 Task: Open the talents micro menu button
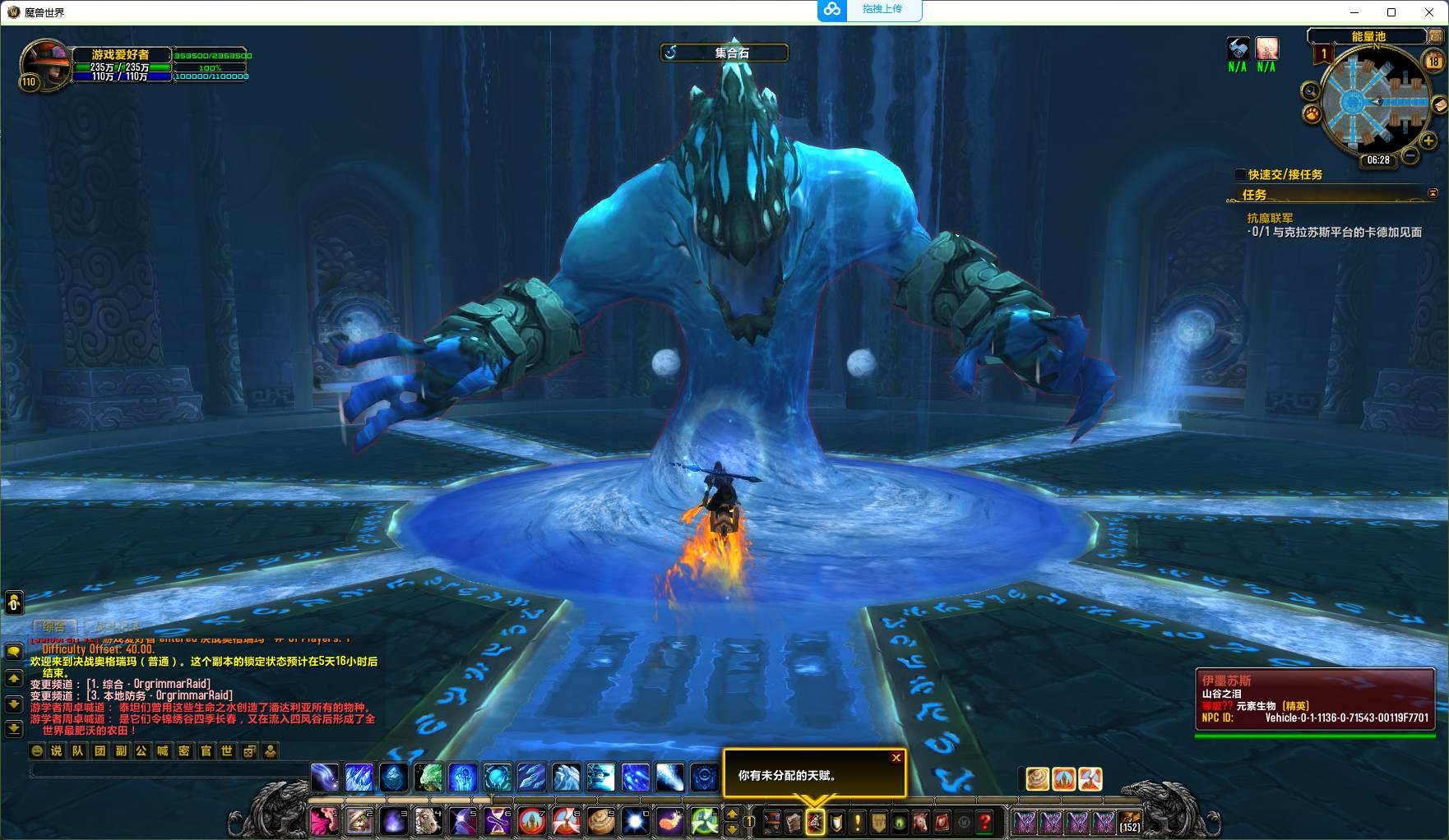coord(815,822)
